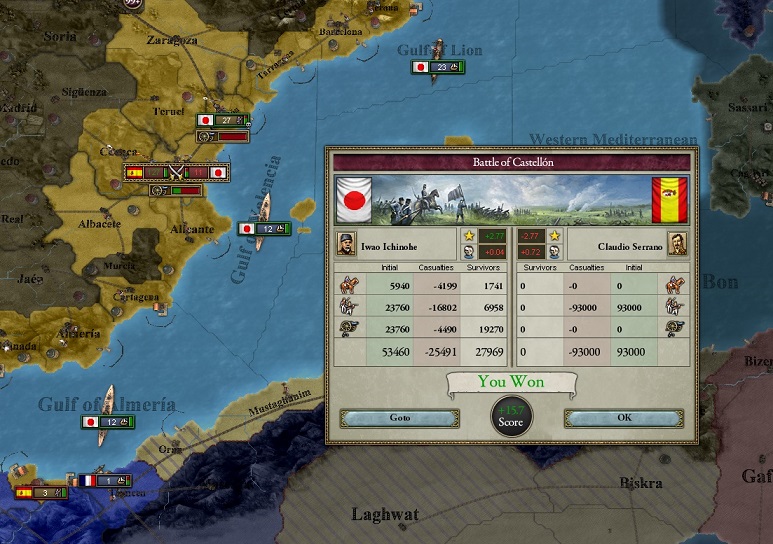Select the Spanish army counter showing 3
The width and height of the screenshot is (773, 544).
[40, 492]
